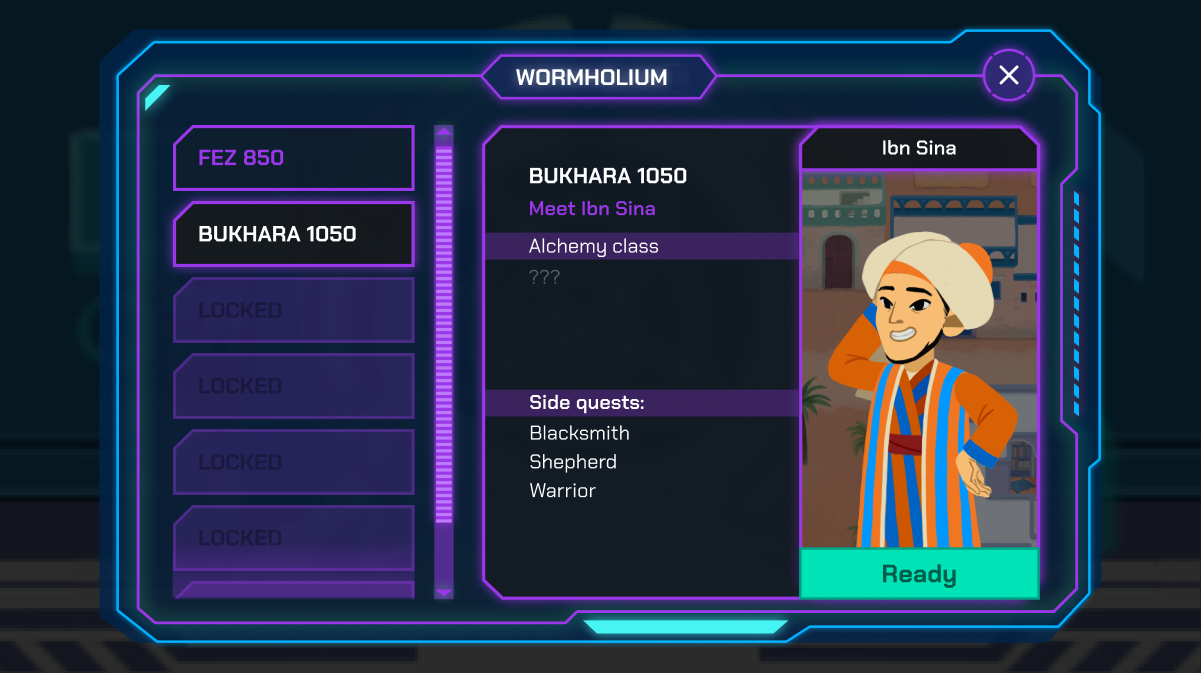The width and height of the screenshot is (1201, 673).
Task: Select the FEZ 850 destination
Action: click(293, 158)
